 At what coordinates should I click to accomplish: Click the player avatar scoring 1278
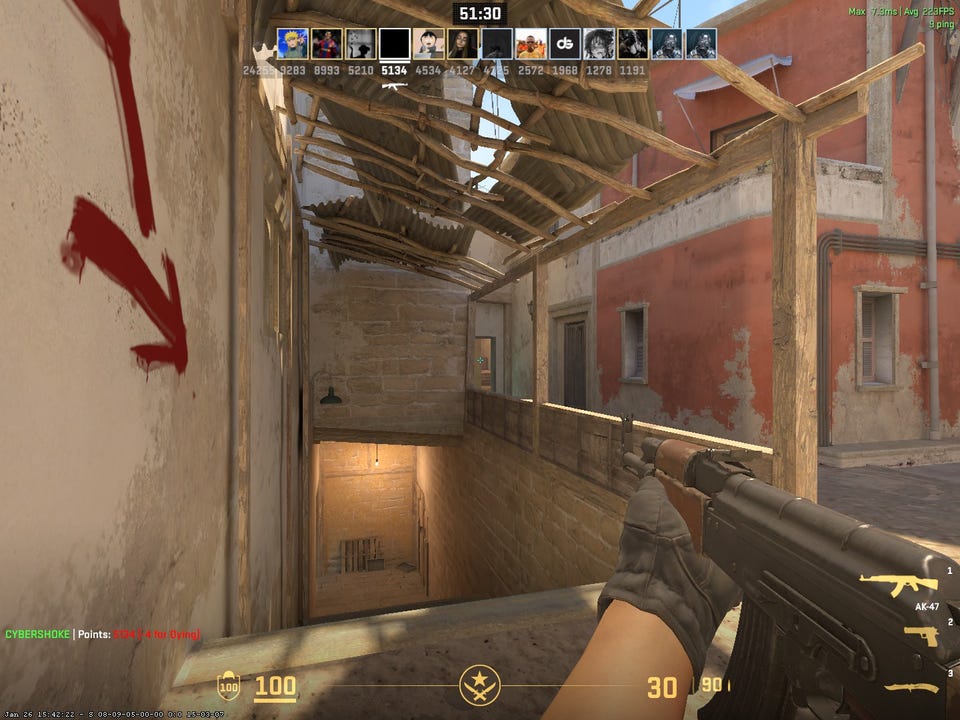click(x=599, y=44)
